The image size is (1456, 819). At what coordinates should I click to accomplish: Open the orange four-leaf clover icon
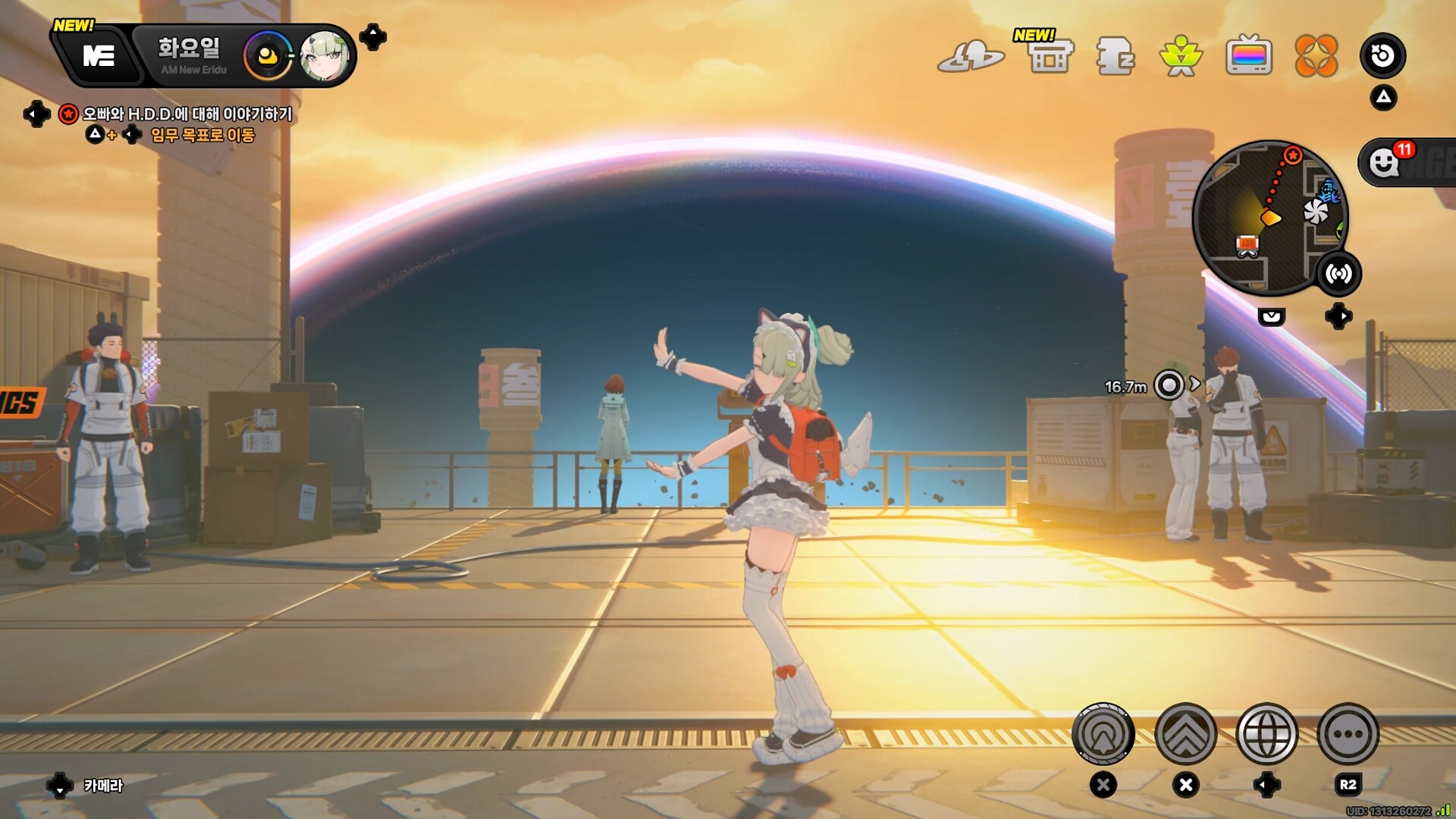click(1316, 56)
